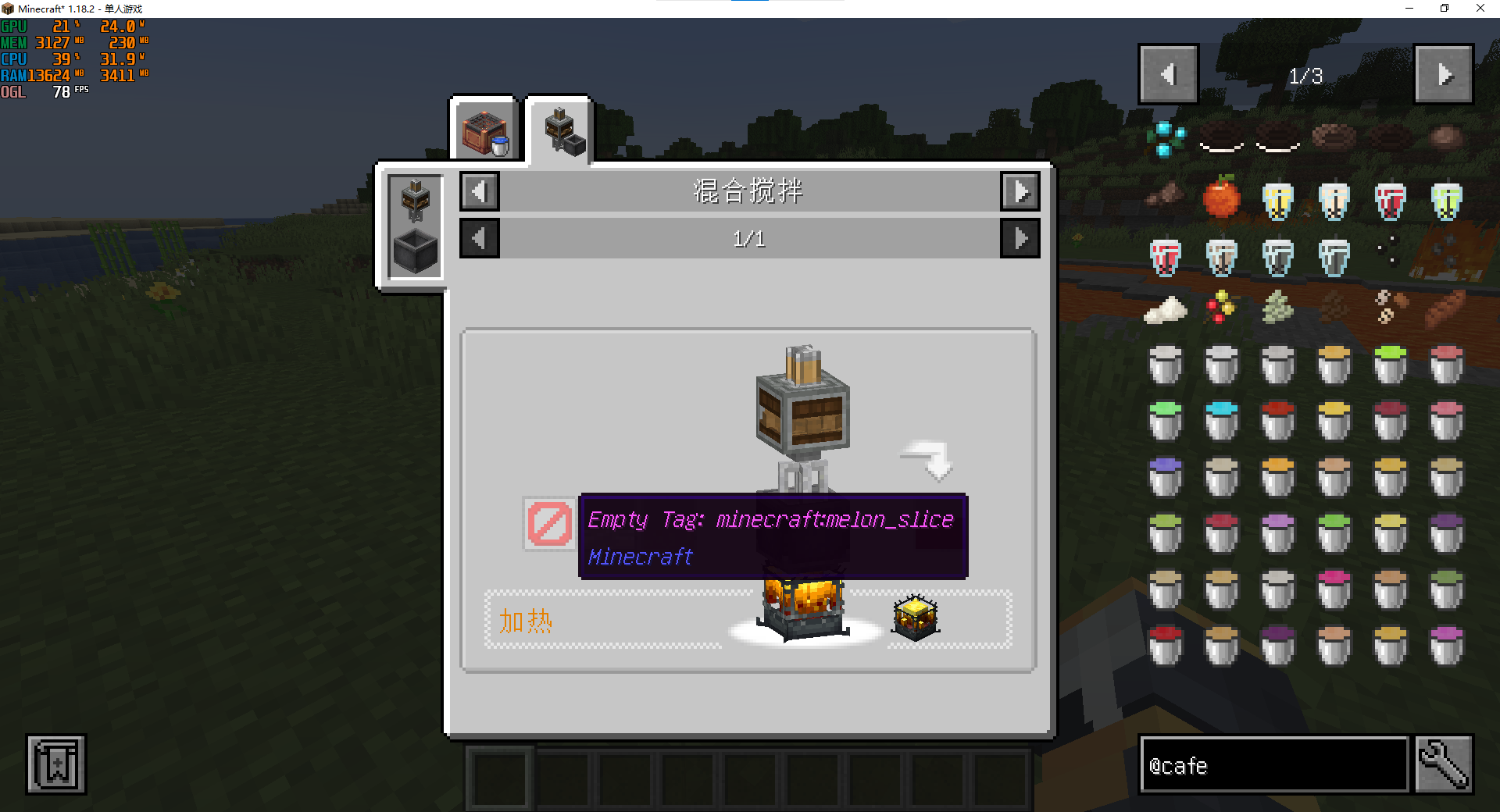
Task: Select the mechanical mixer tab icon
Action: [562, 129]
